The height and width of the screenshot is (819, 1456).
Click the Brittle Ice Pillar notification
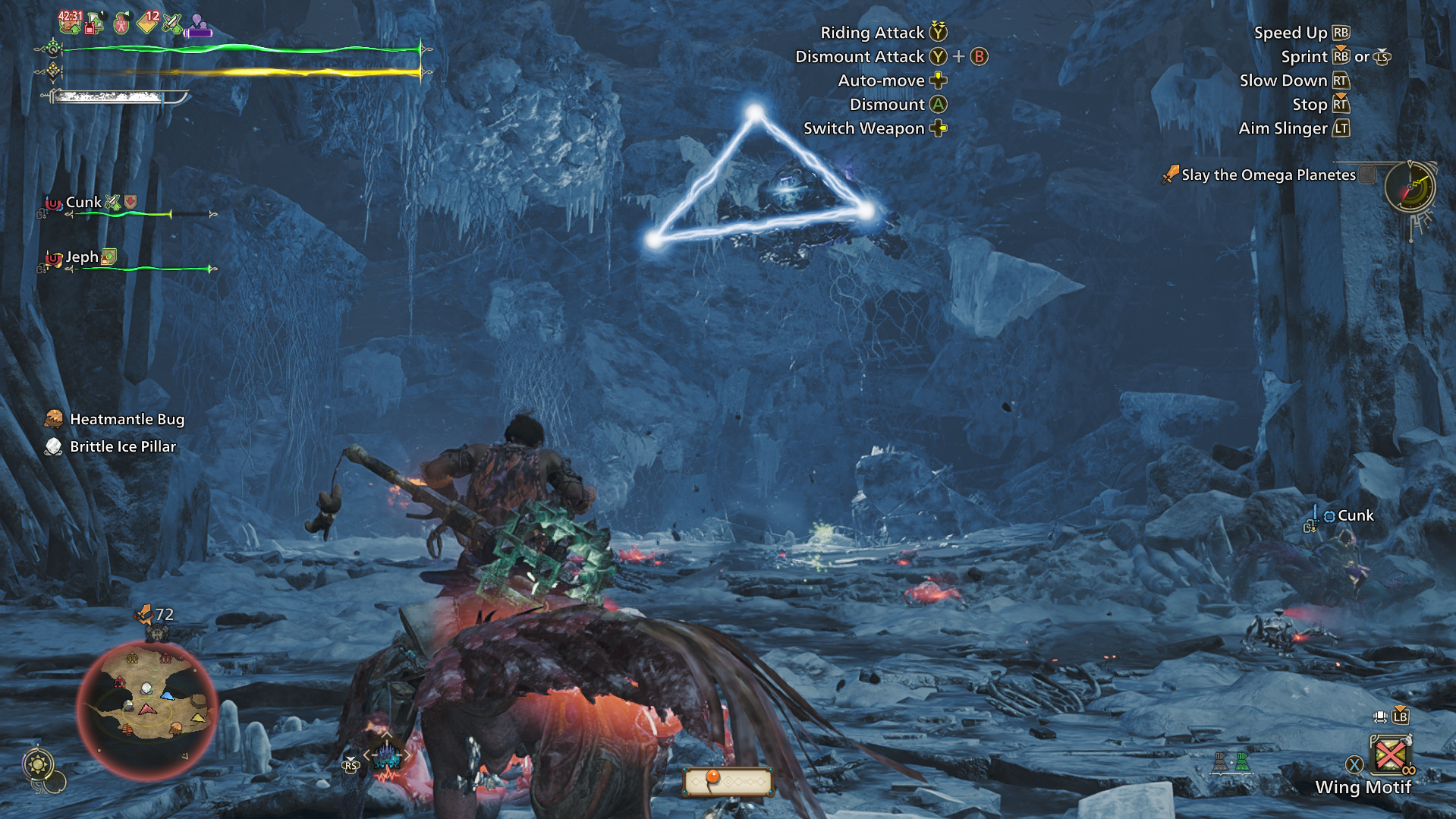tap(122, 447)
